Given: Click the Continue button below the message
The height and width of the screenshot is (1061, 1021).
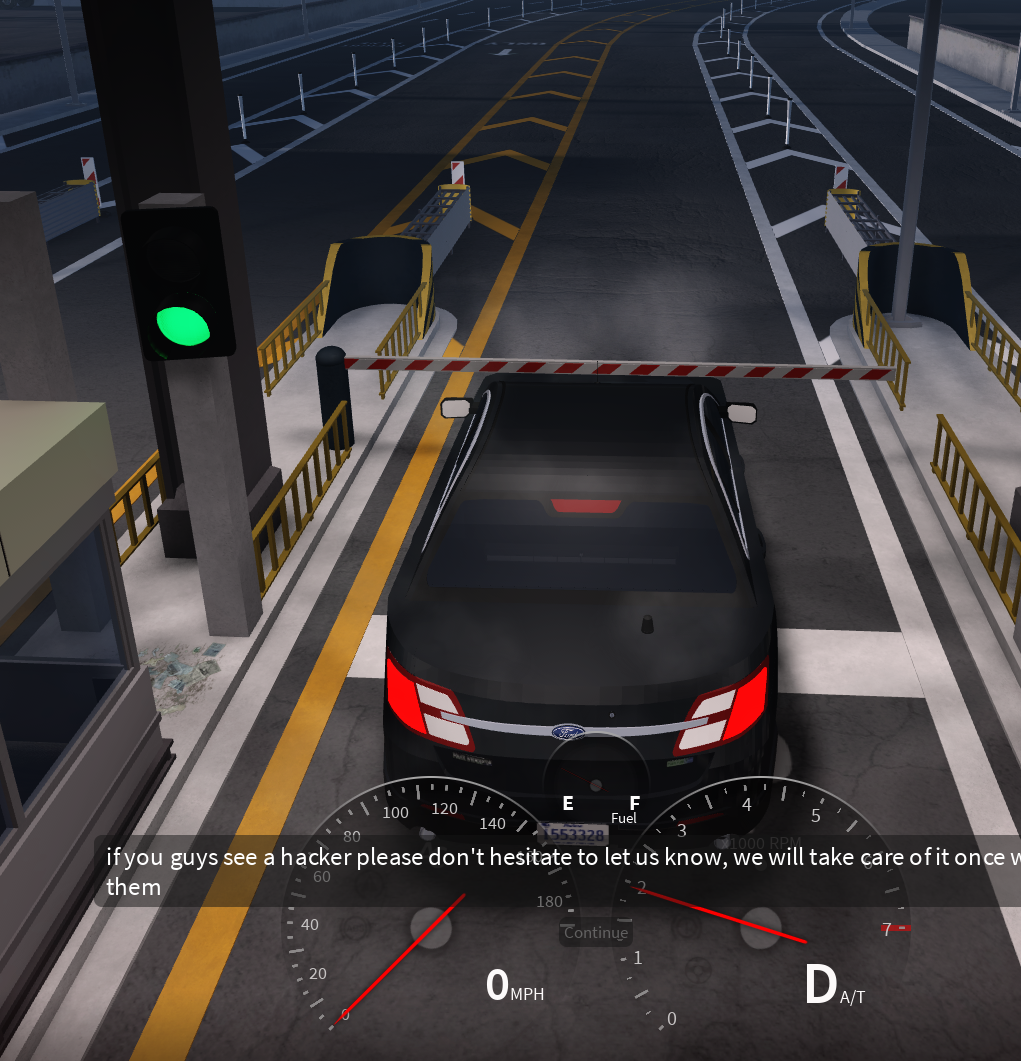Looking at the screenshot, I should click(595, 933).
